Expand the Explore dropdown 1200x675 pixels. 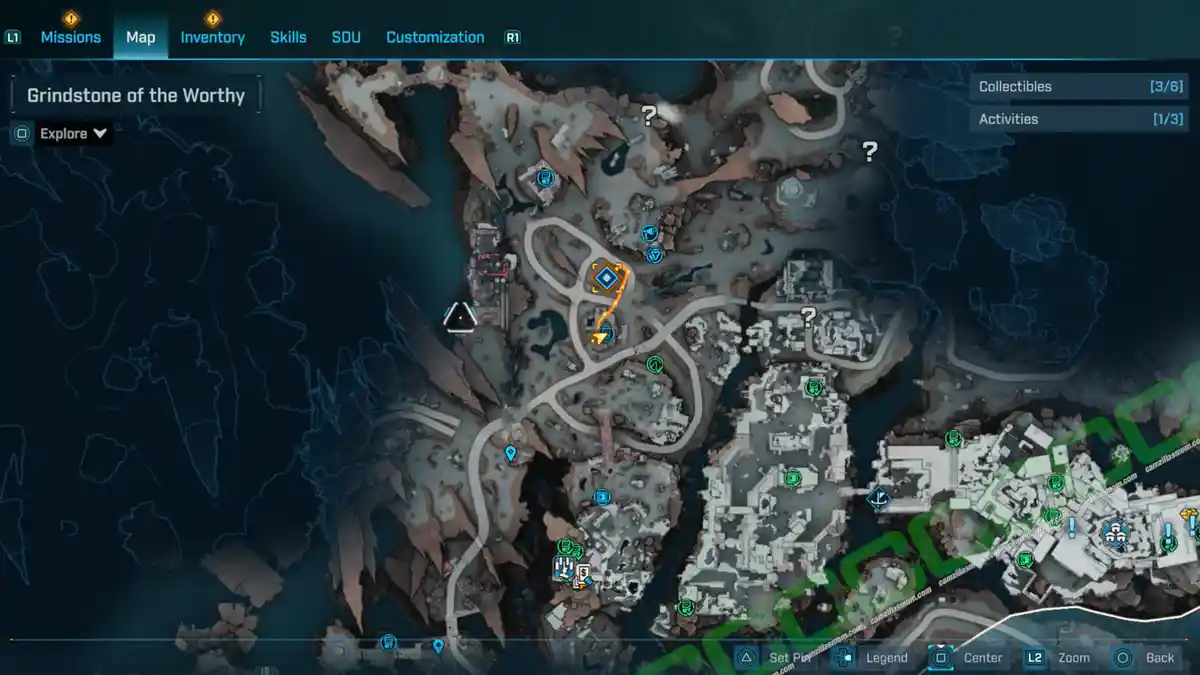click(x=74, y=133)
